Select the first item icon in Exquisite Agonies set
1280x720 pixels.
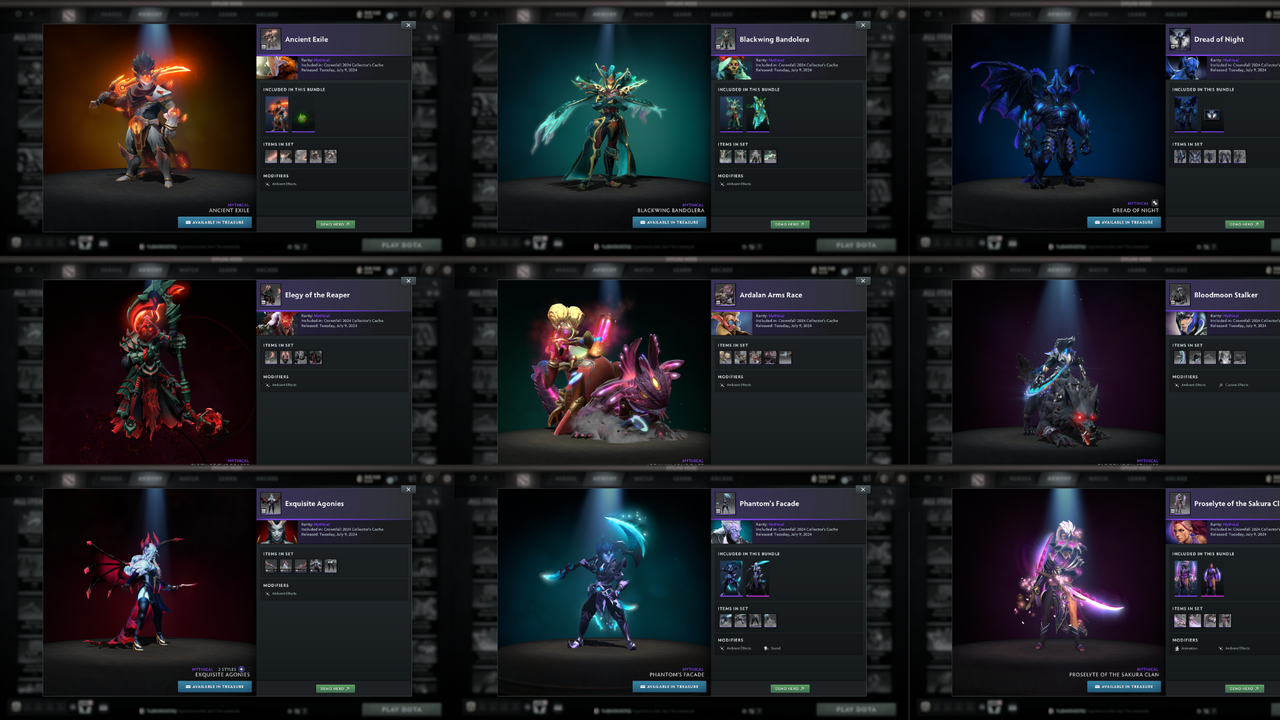pos(272,565)
